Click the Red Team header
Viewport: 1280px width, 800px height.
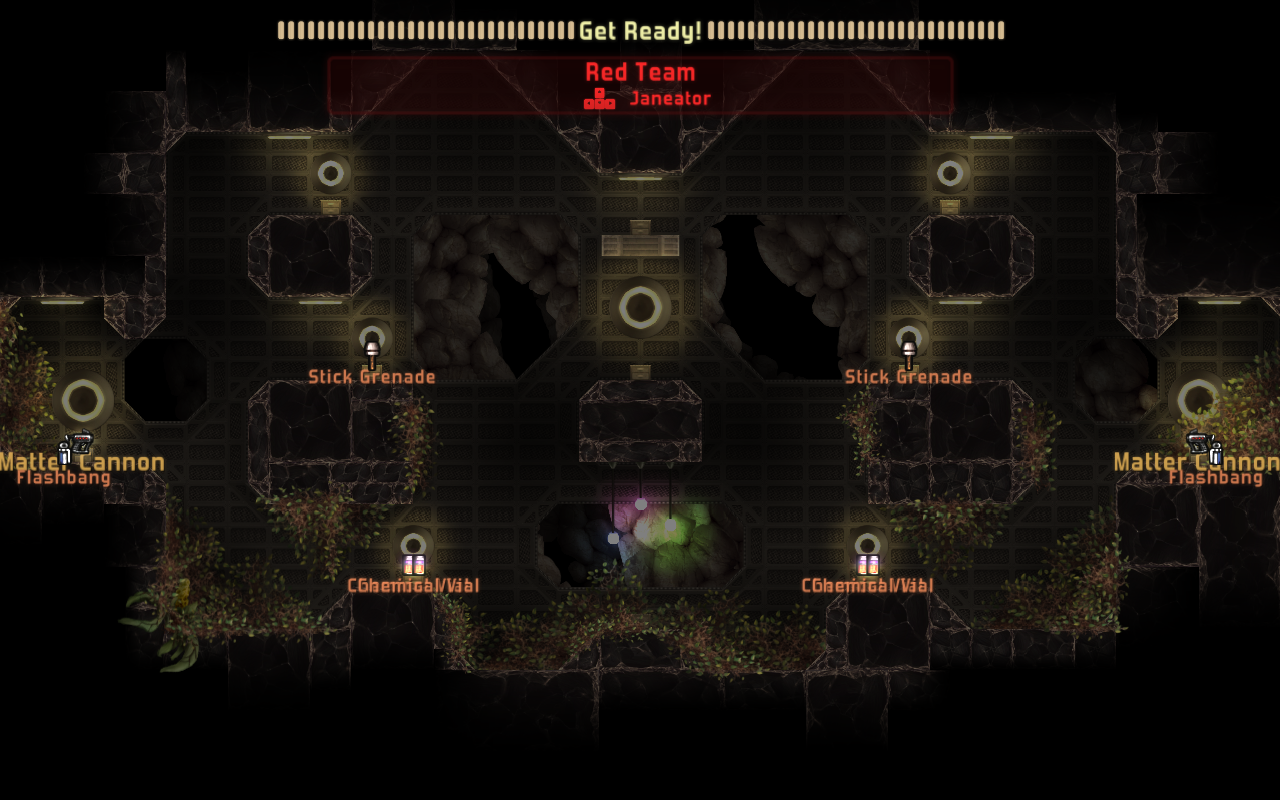click(x=640, y=72)
